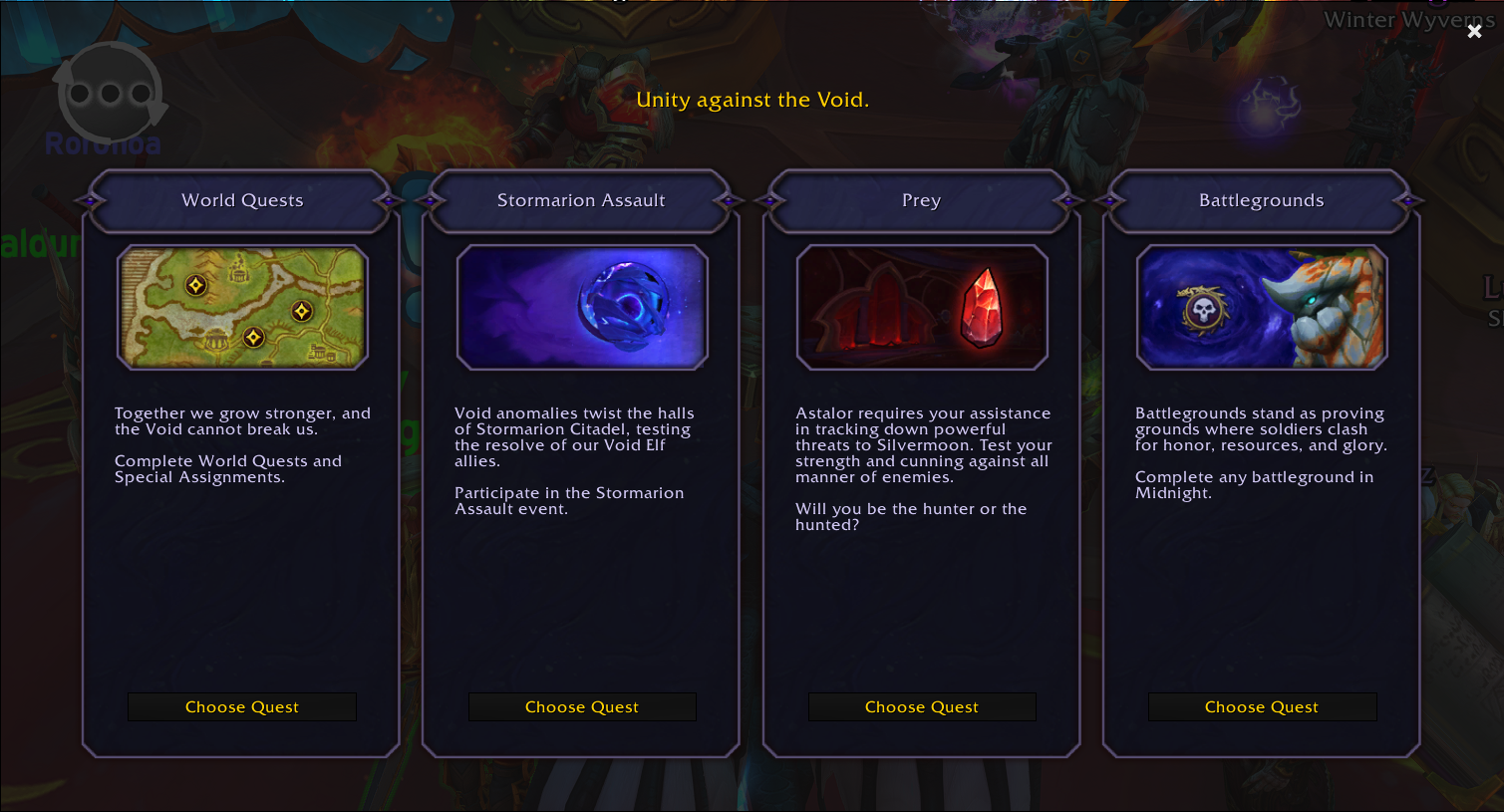The image size is (1504, 812).
Task: Click the leftmost diamond marker on map thumbnail
Action: click(195, 286)
